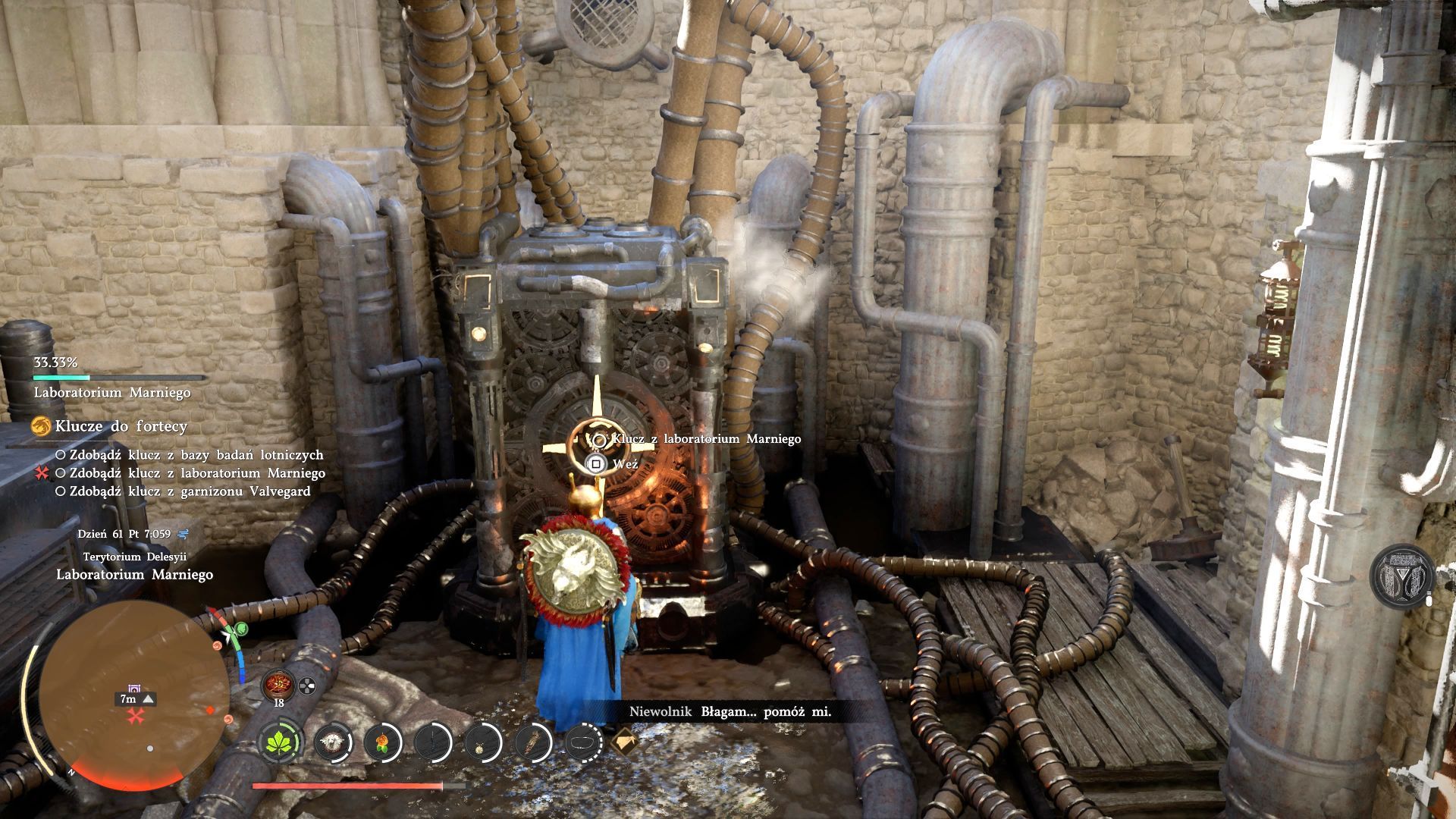This screenshot has height=819, width=1456.
Task: Click the purple gate marker on minimap
Action: pos(135,688)
